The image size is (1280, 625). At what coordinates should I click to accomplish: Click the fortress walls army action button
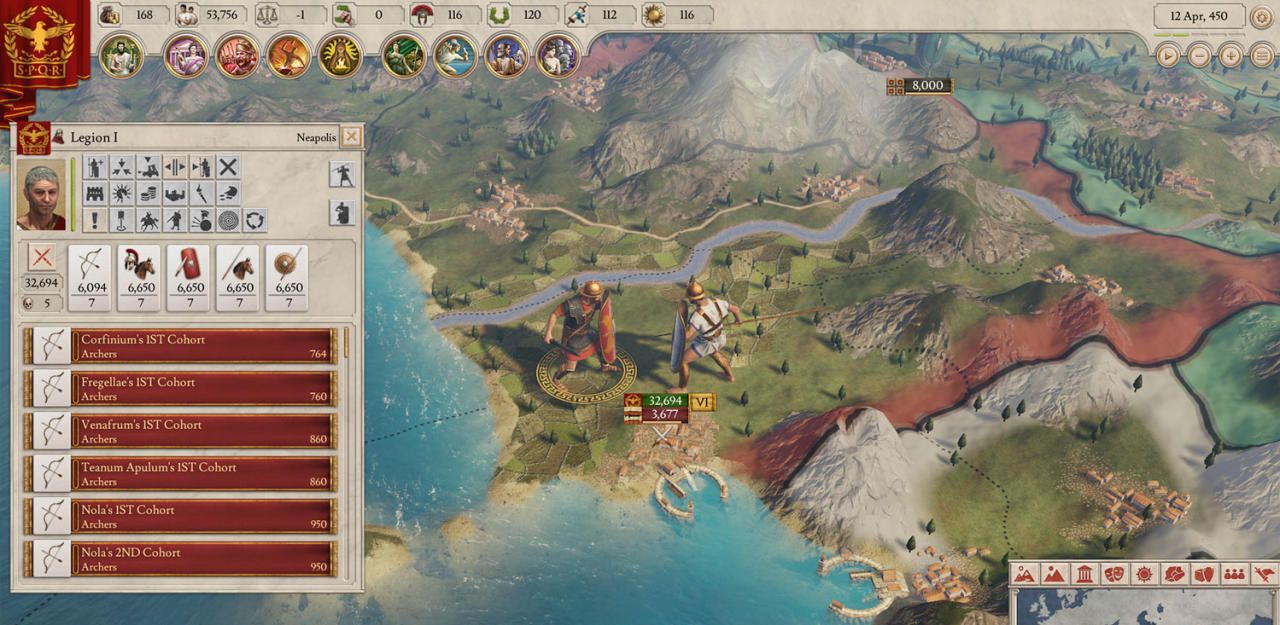tap(96, 194)
